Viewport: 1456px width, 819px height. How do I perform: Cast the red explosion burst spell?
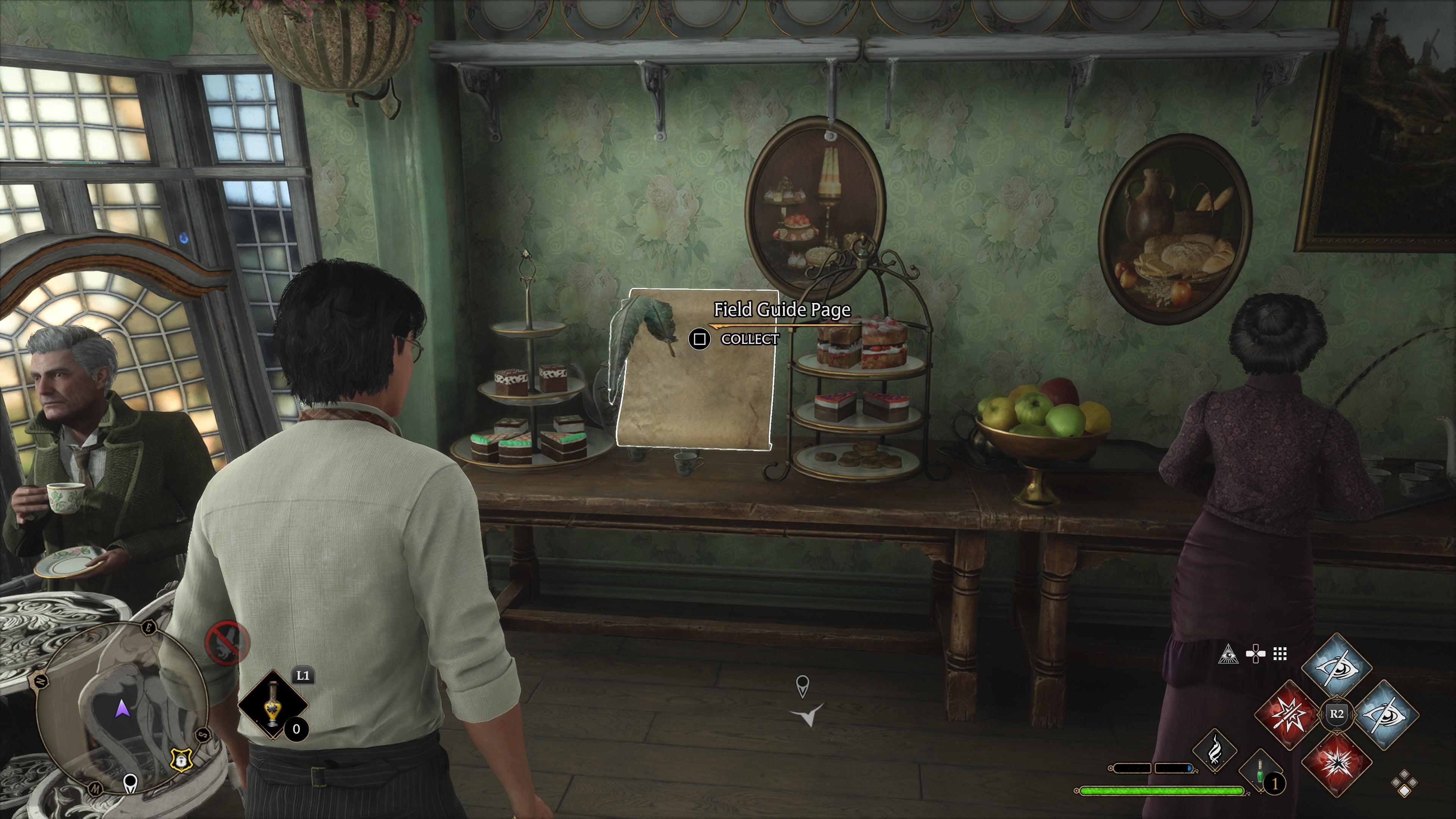point(1337,763)
